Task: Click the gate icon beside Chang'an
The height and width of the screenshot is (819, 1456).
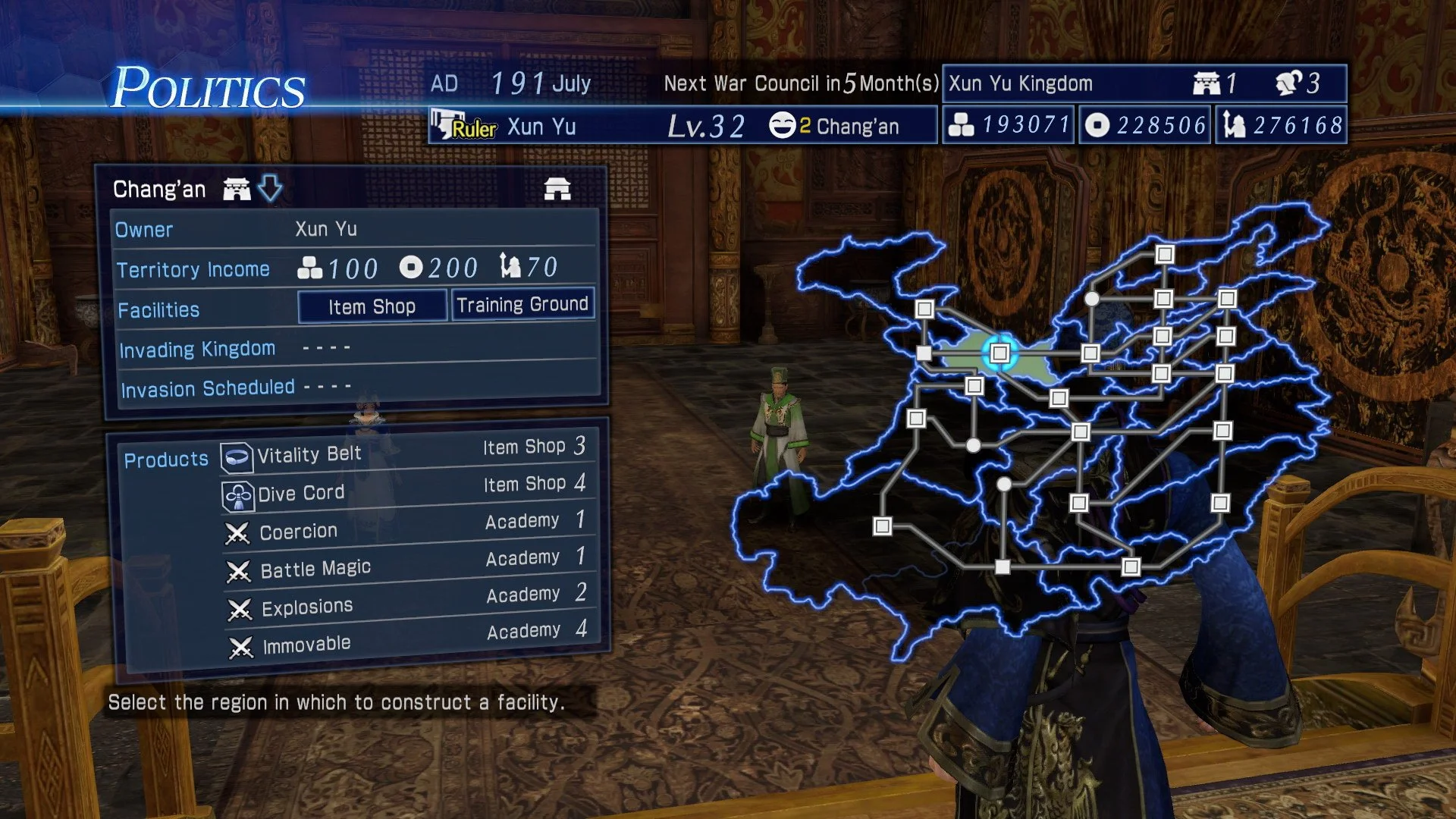Action: pos(237,187)
